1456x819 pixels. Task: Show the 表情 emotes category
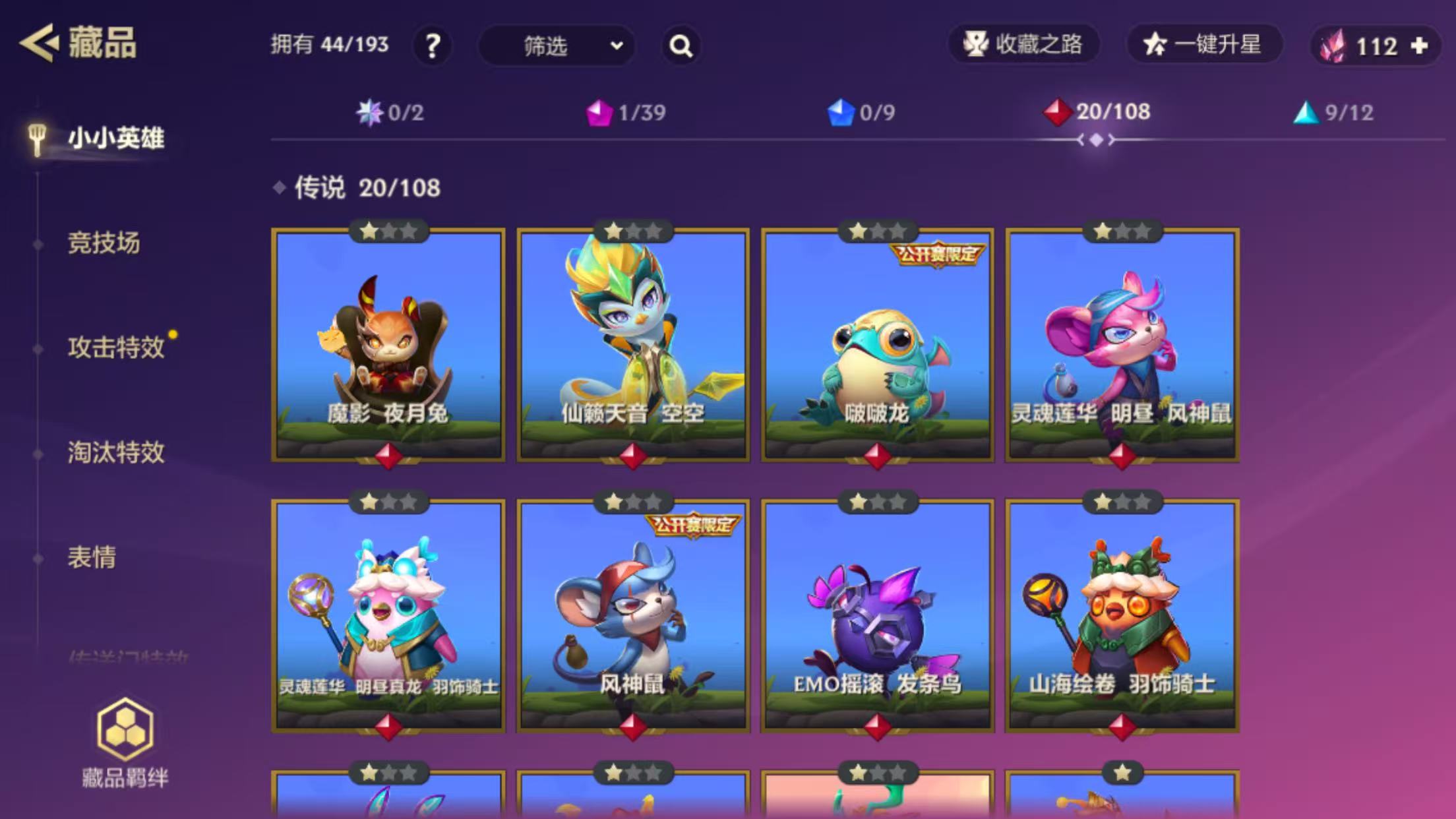tap(92, 558)
